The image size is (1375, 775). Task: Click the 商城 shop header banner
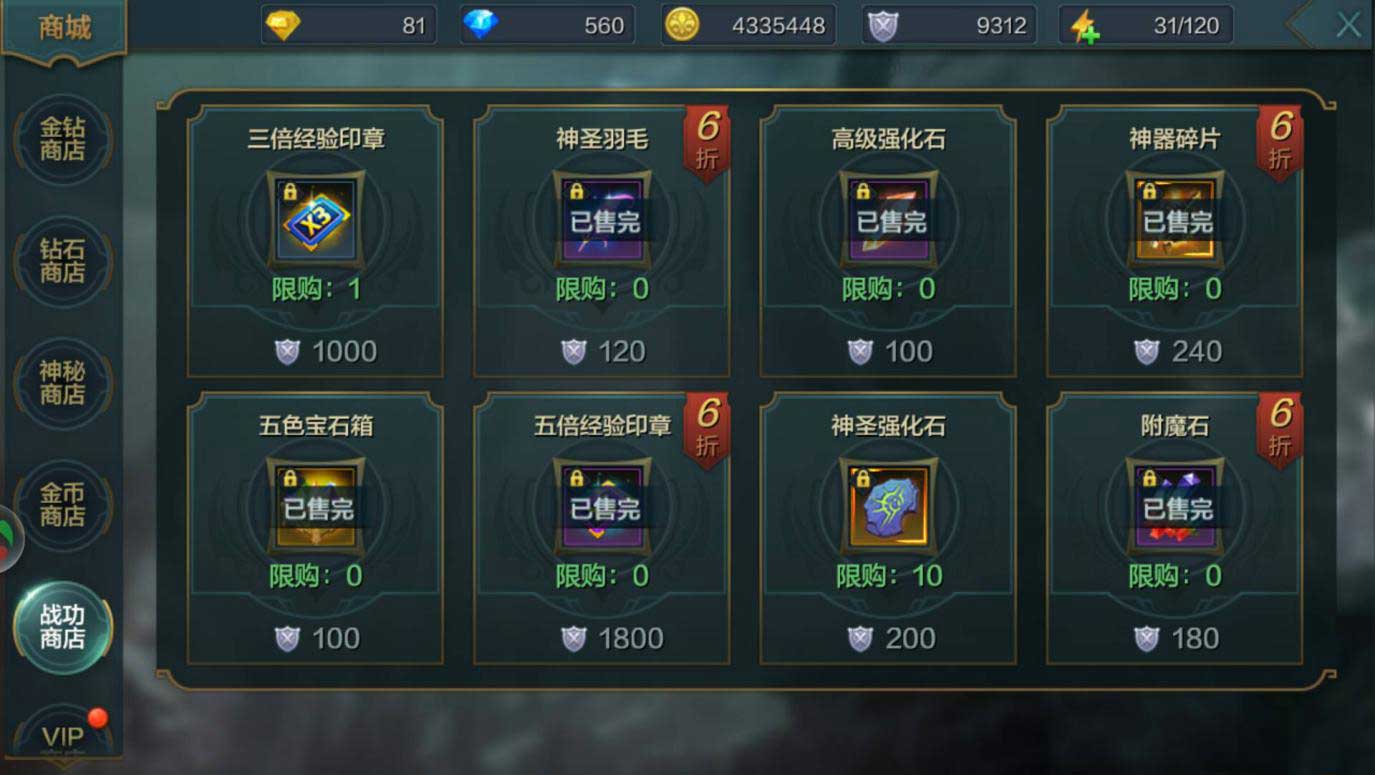click(64, 27)
